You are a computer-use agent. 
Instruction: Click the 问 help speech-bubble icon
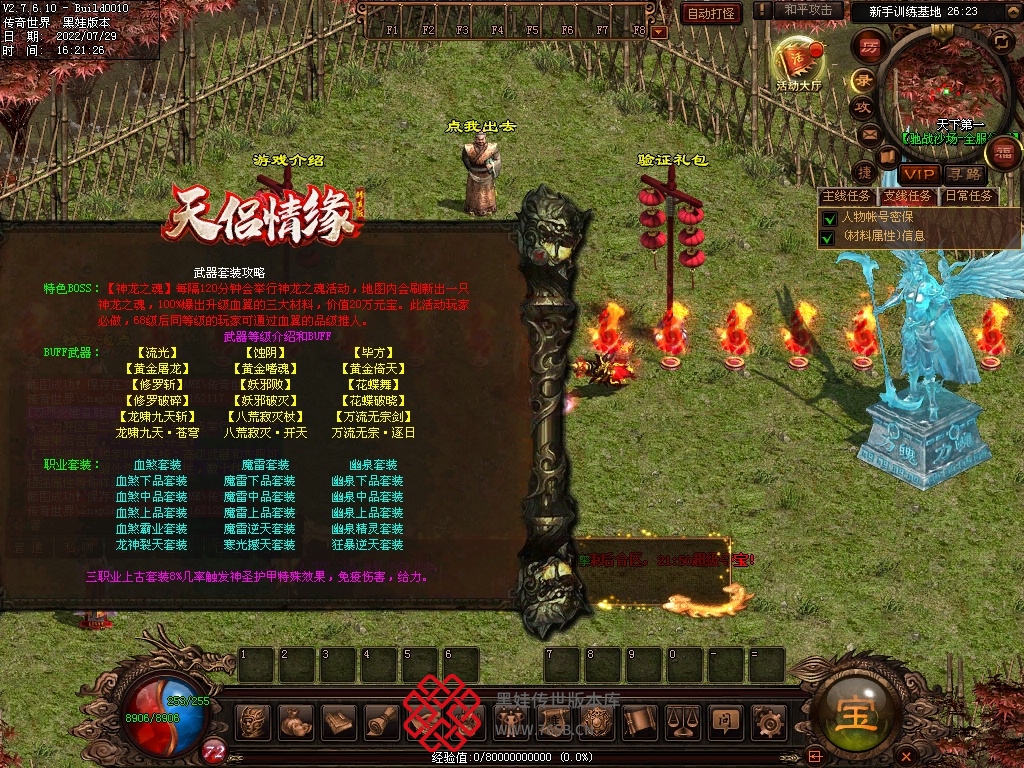725,720
